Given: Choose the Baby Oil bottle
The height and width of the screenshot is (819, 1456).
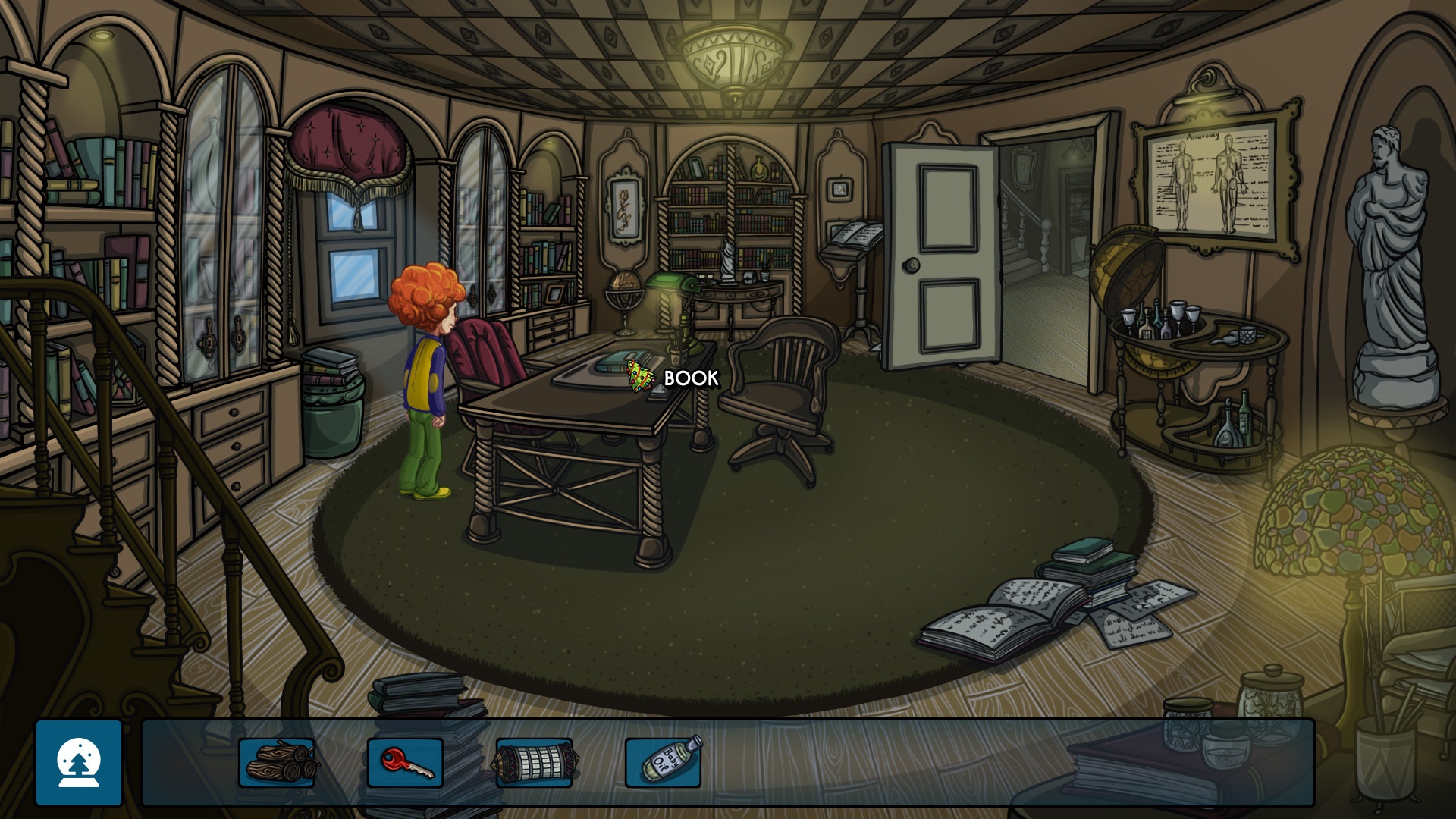Looking at the screenshot, I should (x=664, y=761).
